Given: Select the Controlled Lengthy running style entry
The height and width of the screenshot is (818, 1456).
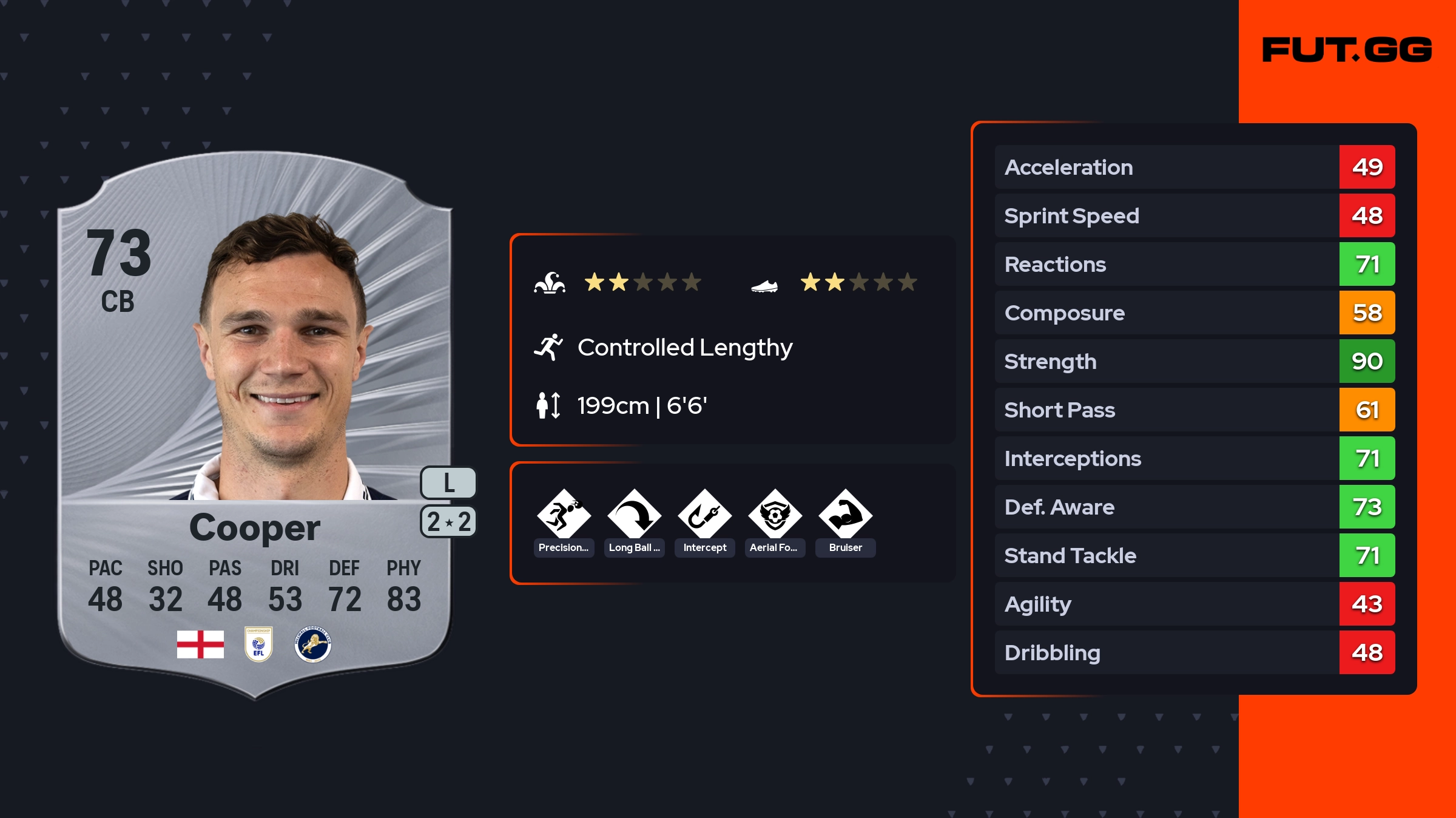Looking at the screenshot, I should 684,348.
